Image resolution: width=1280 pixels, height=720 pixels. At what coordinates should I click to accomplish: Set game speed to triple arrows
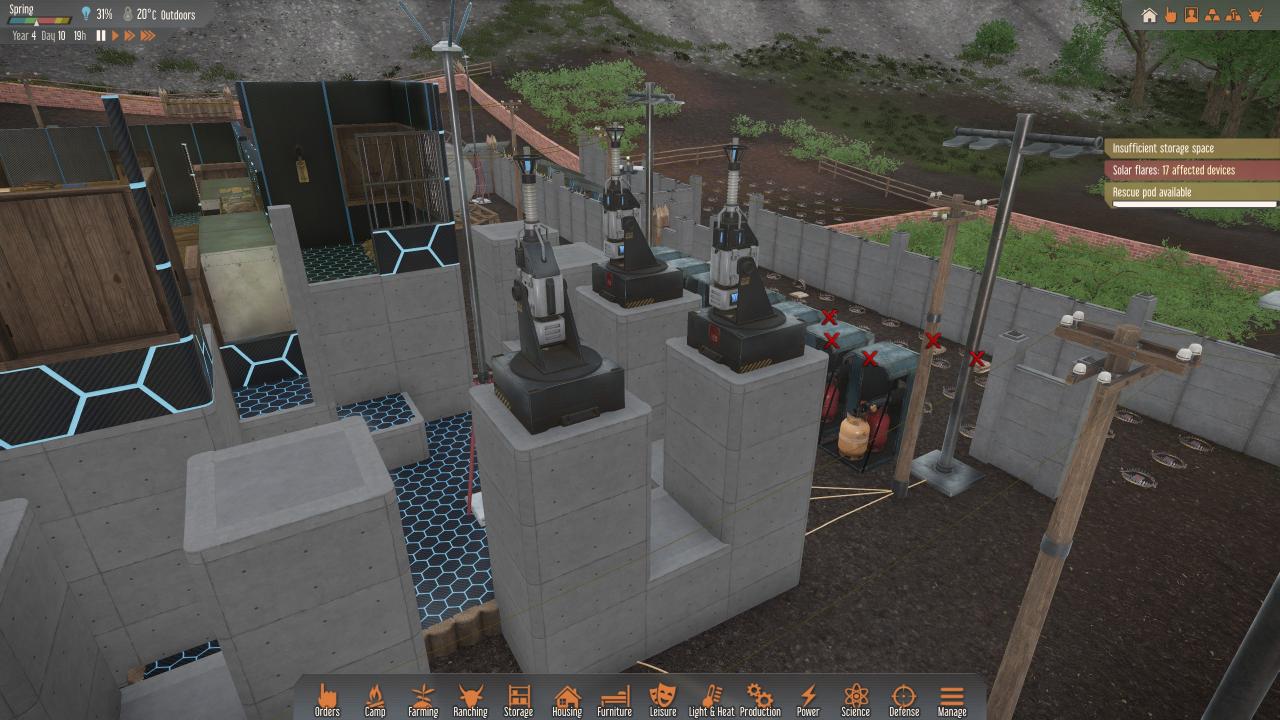(x=148, y=36)
